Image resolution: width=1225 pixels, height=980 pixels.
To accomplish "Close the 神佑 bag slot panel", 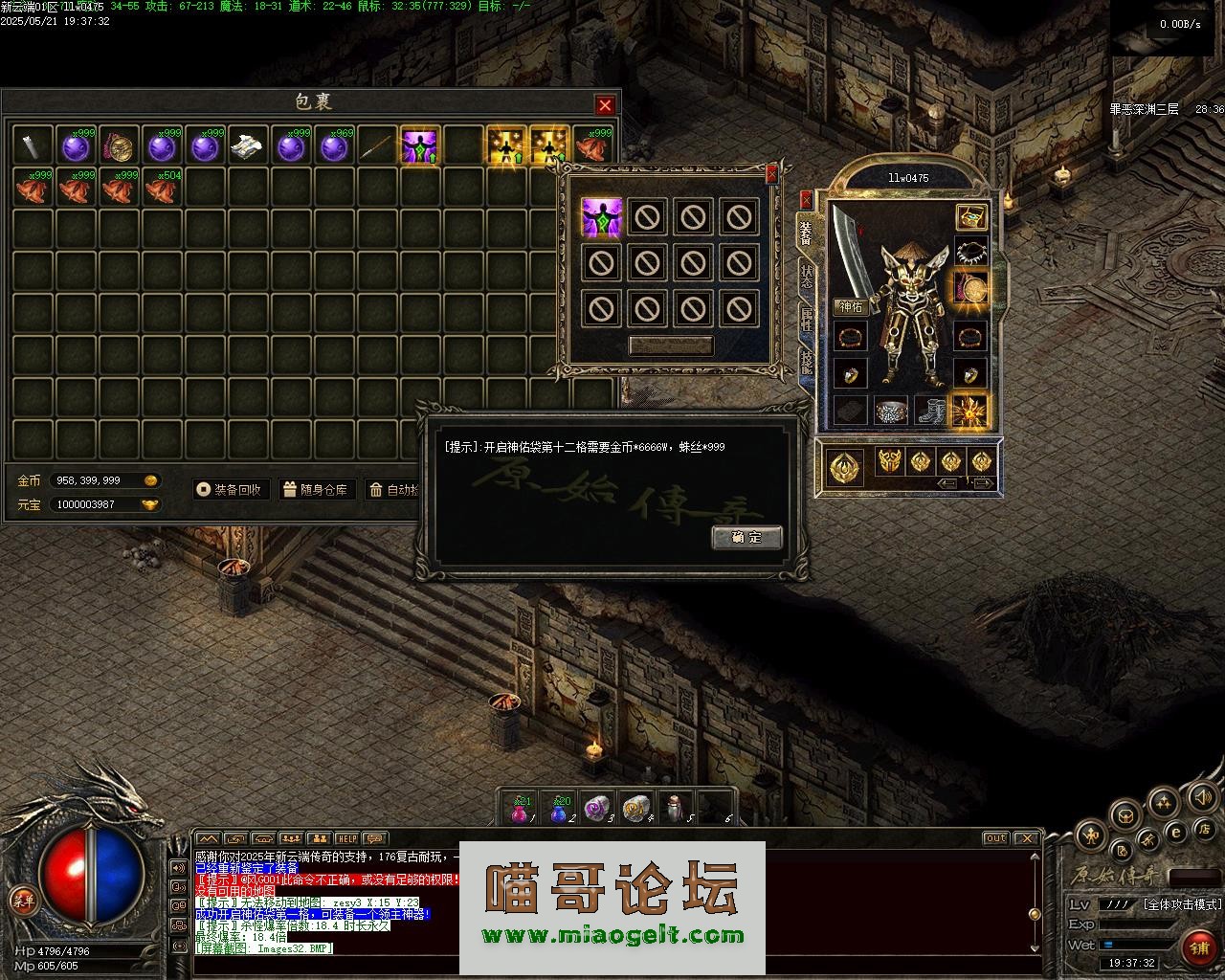I will coord(772,174).
